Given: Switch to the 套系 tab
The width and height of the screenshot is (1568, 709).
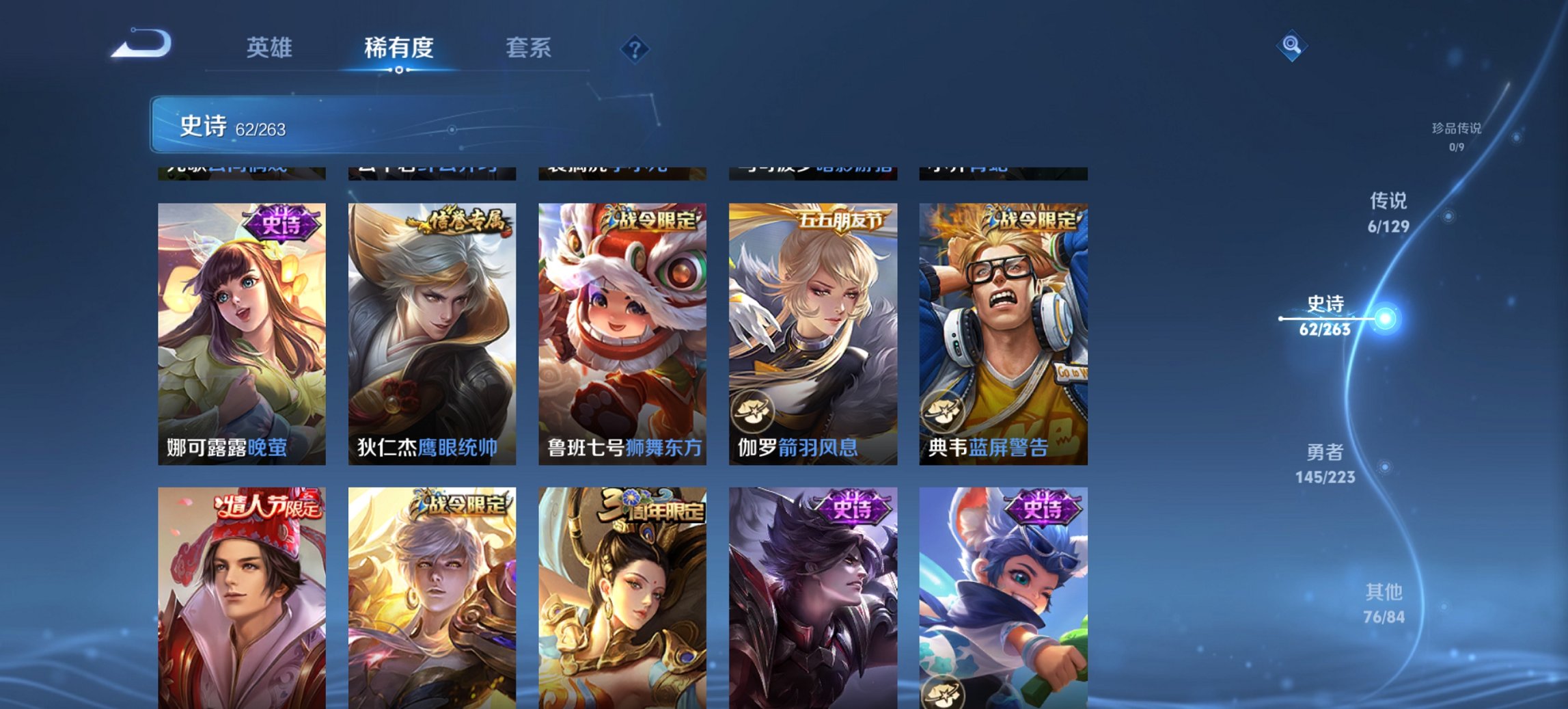Looking at the screenshot, I should click(x=529, y=48).
